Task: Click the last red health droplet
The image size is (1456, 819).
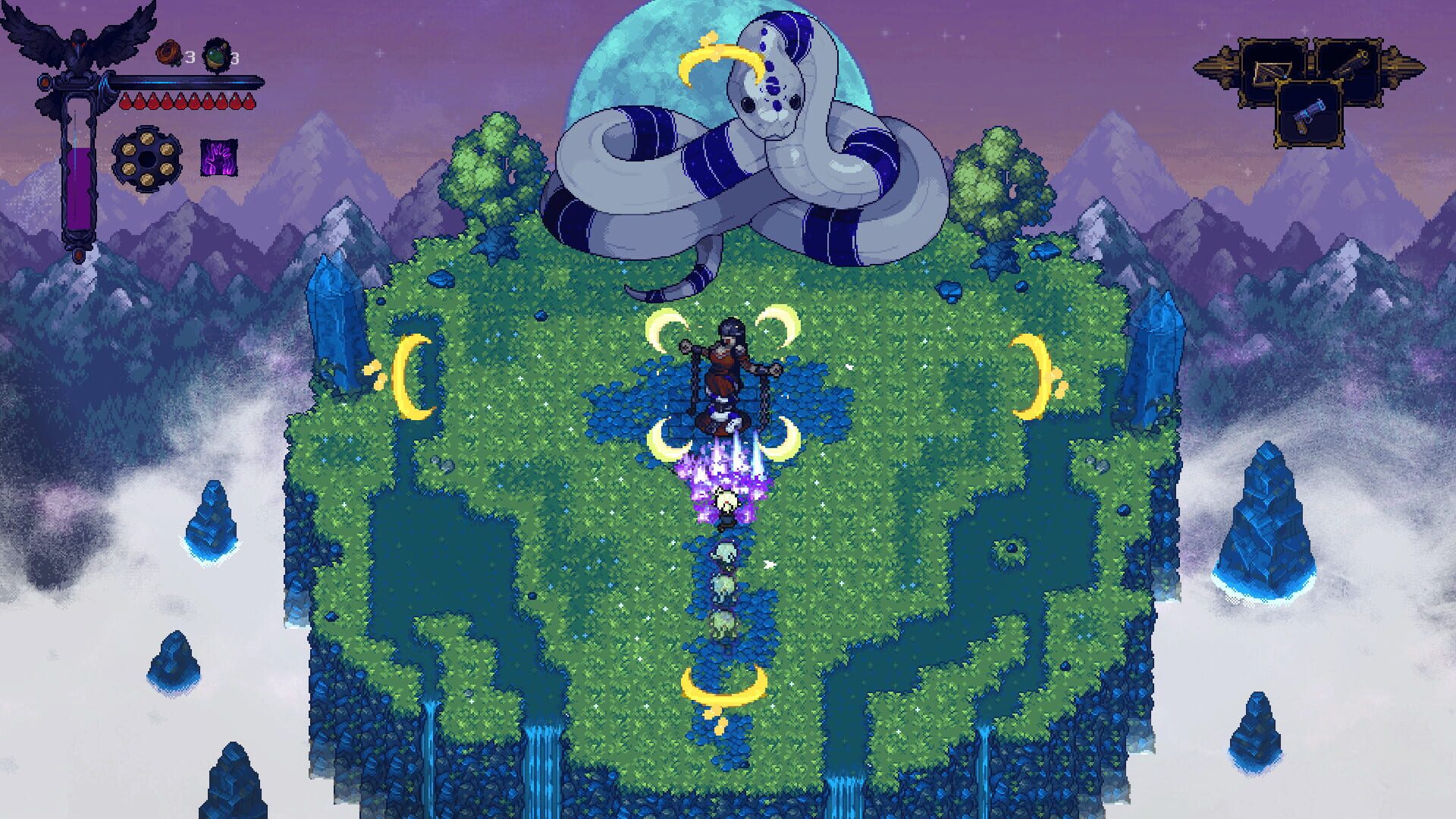Action: pyautogui.click(x=249, y=101)
